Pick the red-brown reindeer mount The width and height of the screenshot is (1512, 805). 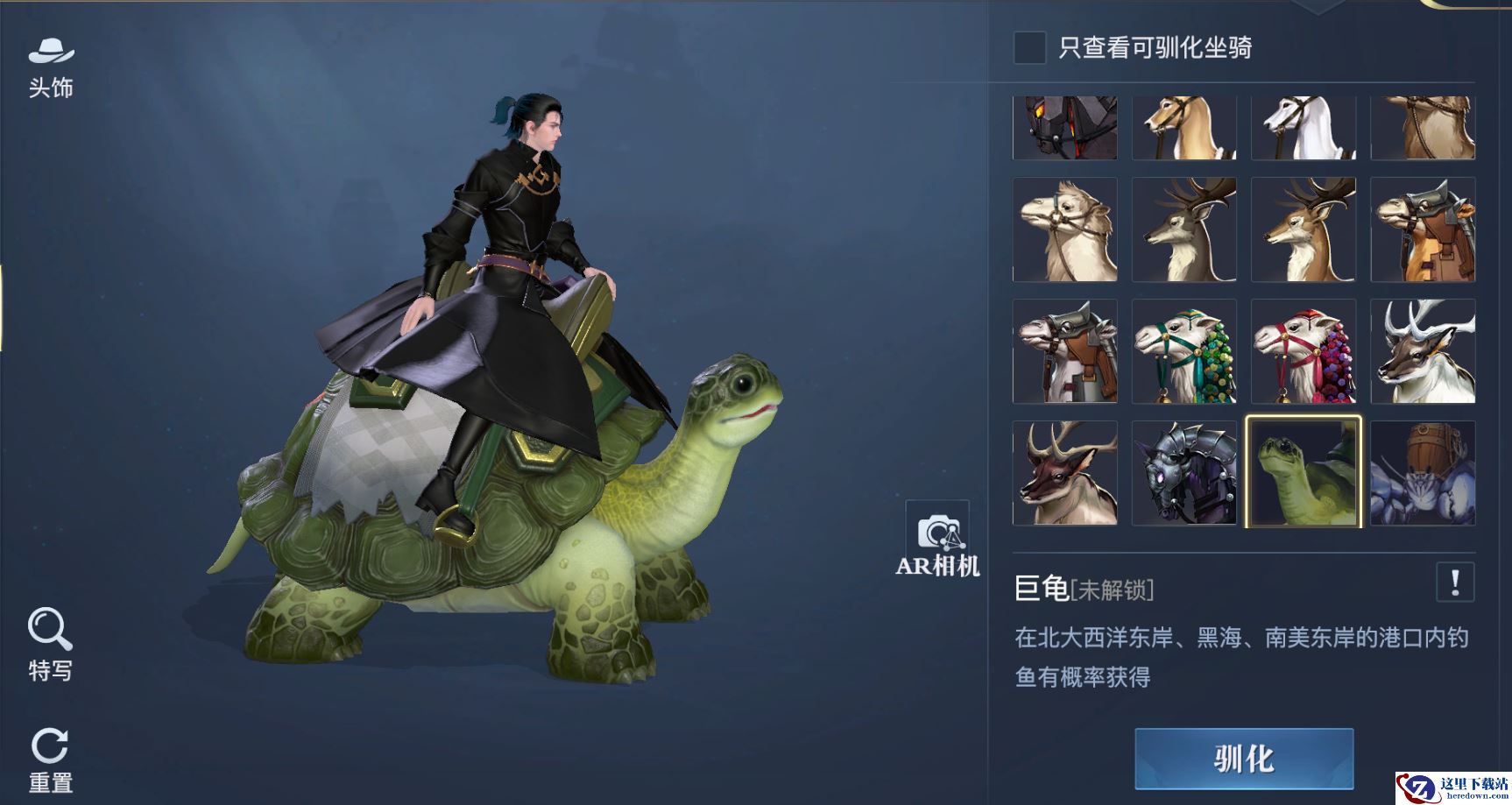1065,473
